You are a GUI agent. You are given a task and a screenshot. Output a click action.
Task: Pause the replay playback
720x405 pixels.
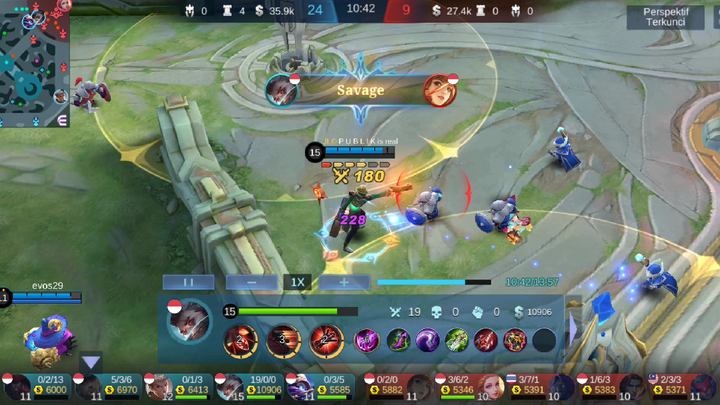187,282
